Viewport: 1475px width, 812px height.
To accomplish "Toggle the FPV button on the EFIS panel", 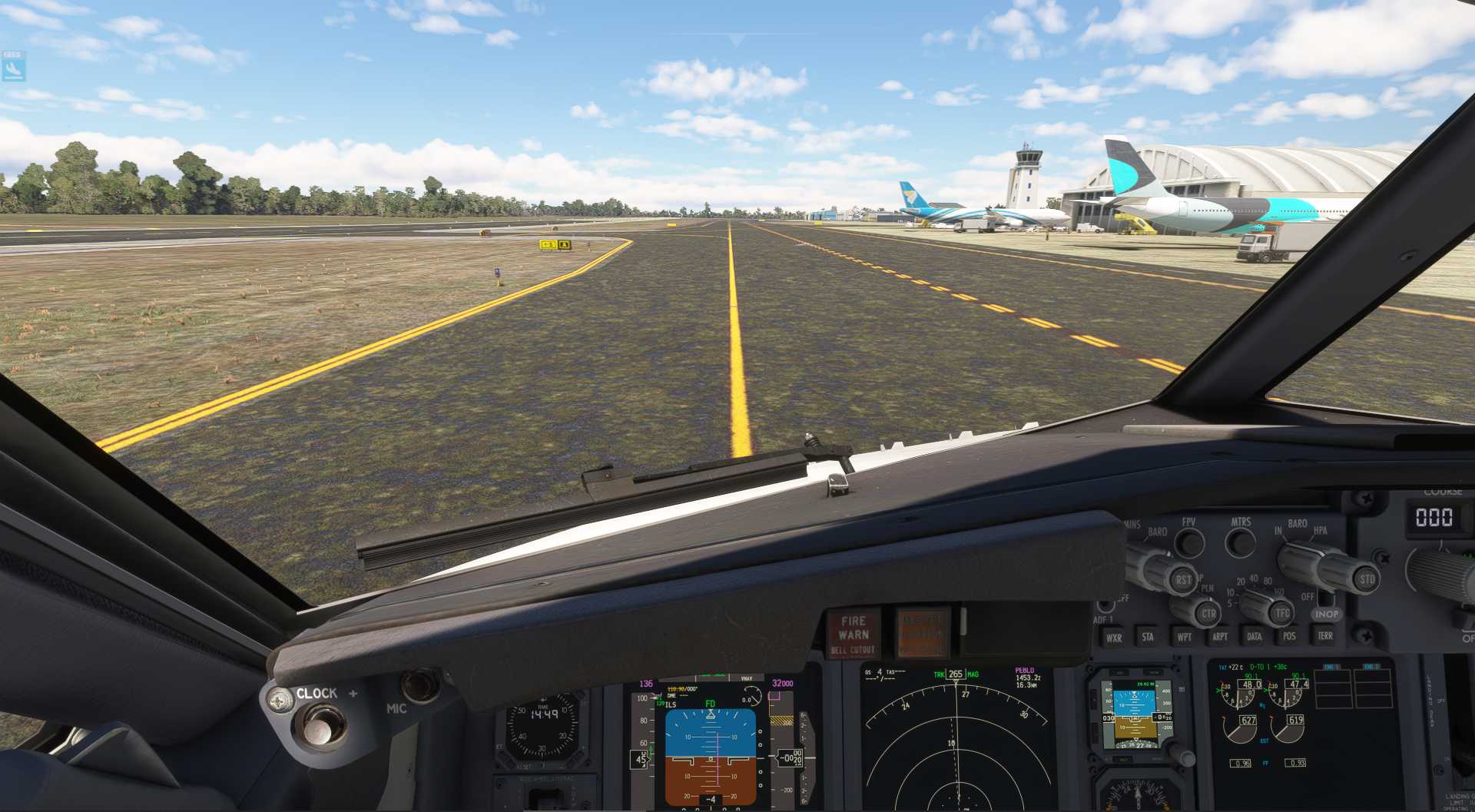I will click(x=1189, y=542).
